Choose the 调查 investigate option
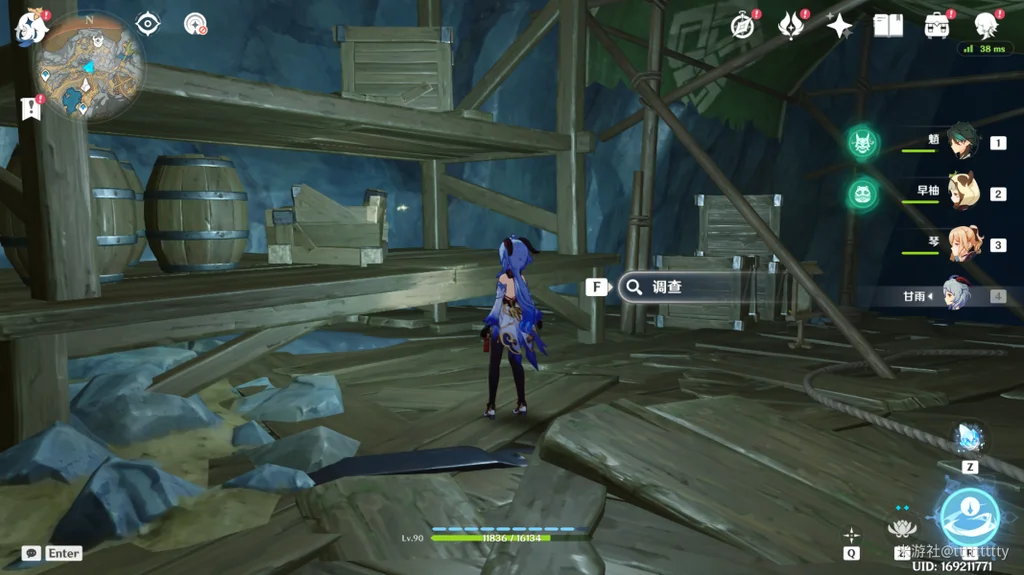 coord(666,287)
